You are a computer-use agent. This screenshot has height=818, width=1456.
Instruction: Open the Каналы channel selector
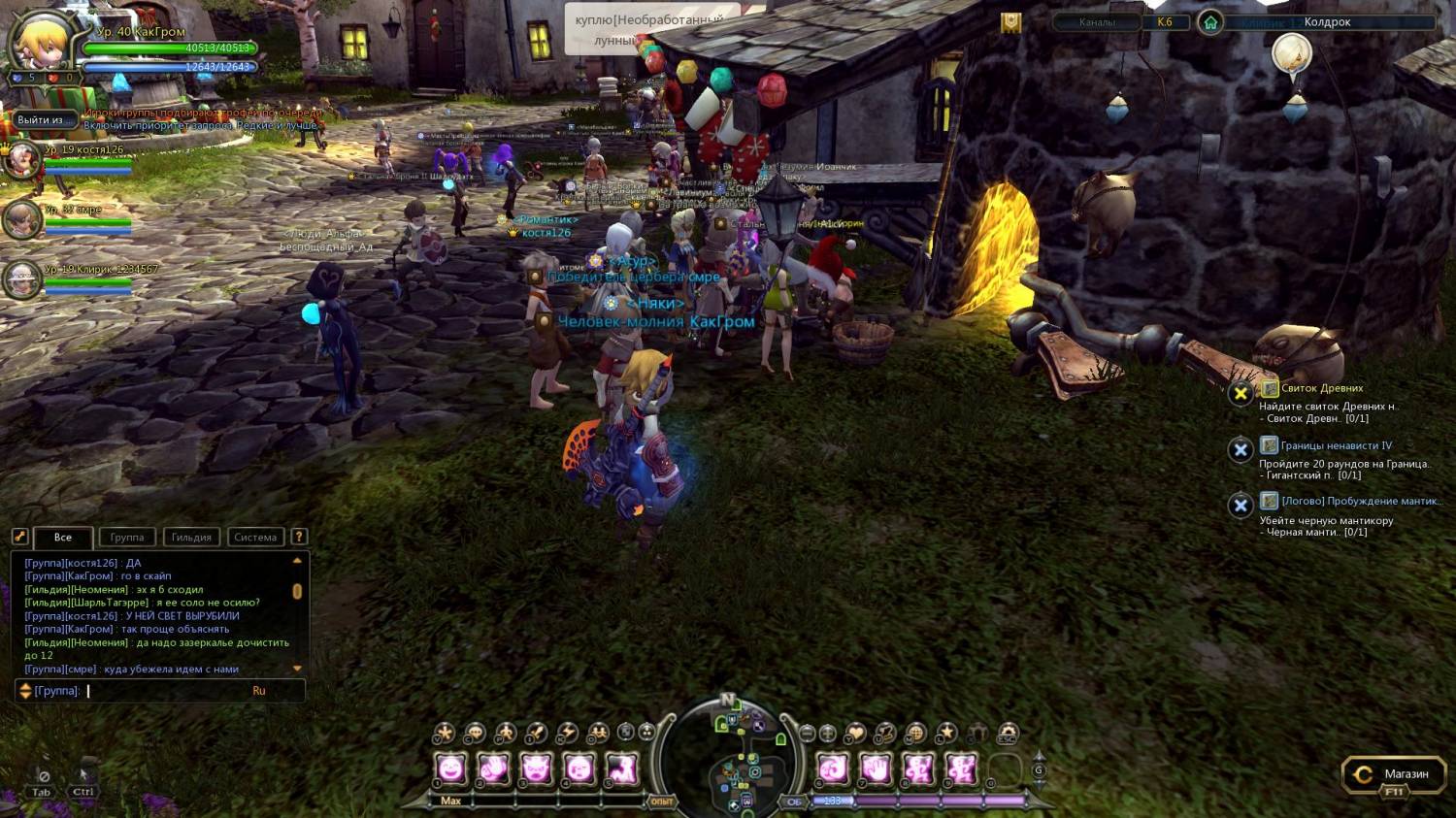point(1097,22)
